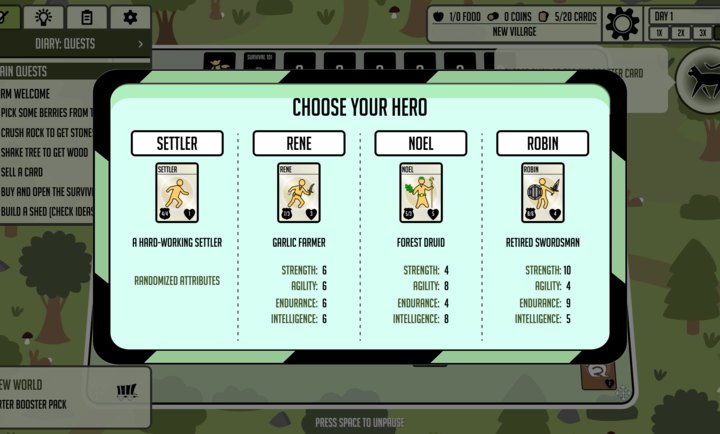Set game speed to 1X
This screenshot has height=434, width=720.
click(661, 33)
